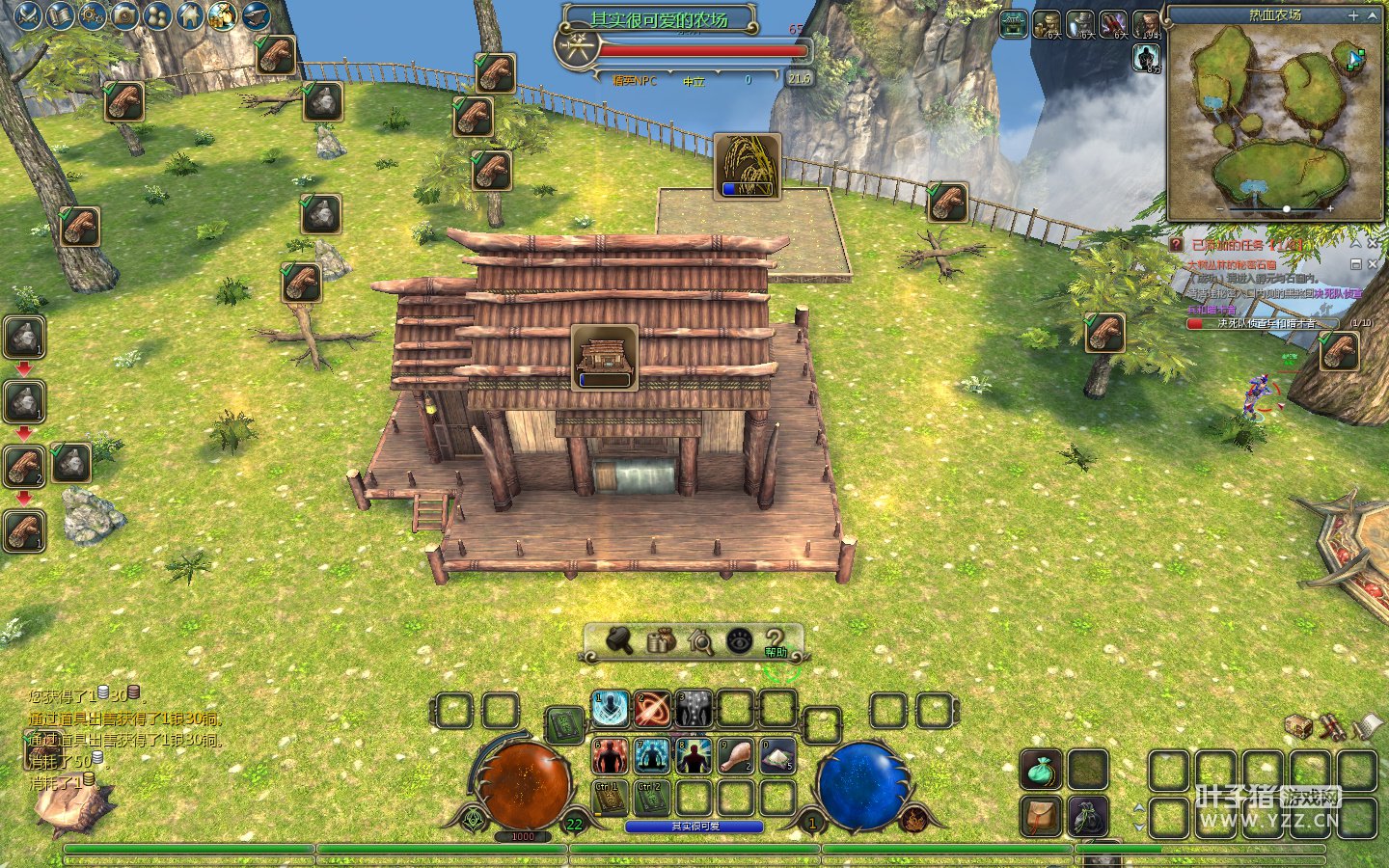1389x868 pixels.
Task: Click the farmhouse building icon on roof
Action: click(605, 357)
